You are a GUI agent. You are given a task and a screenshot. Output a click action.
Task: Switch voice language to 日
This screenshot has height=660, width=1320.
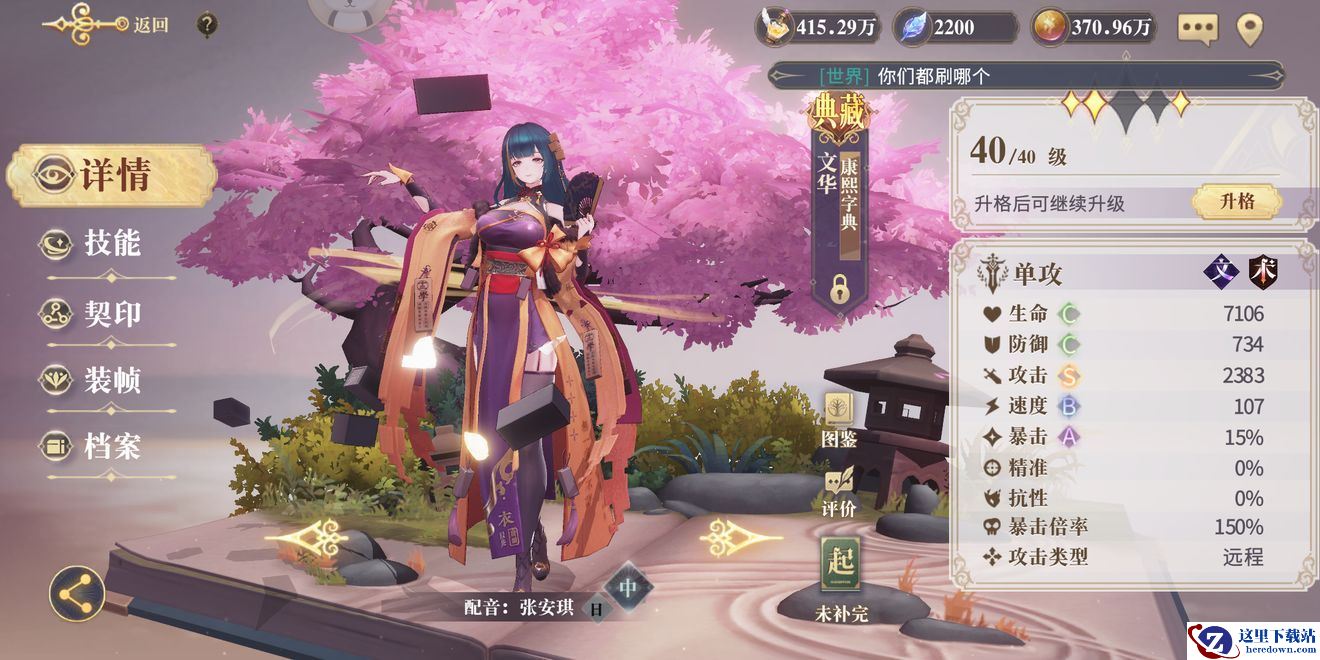596,607
